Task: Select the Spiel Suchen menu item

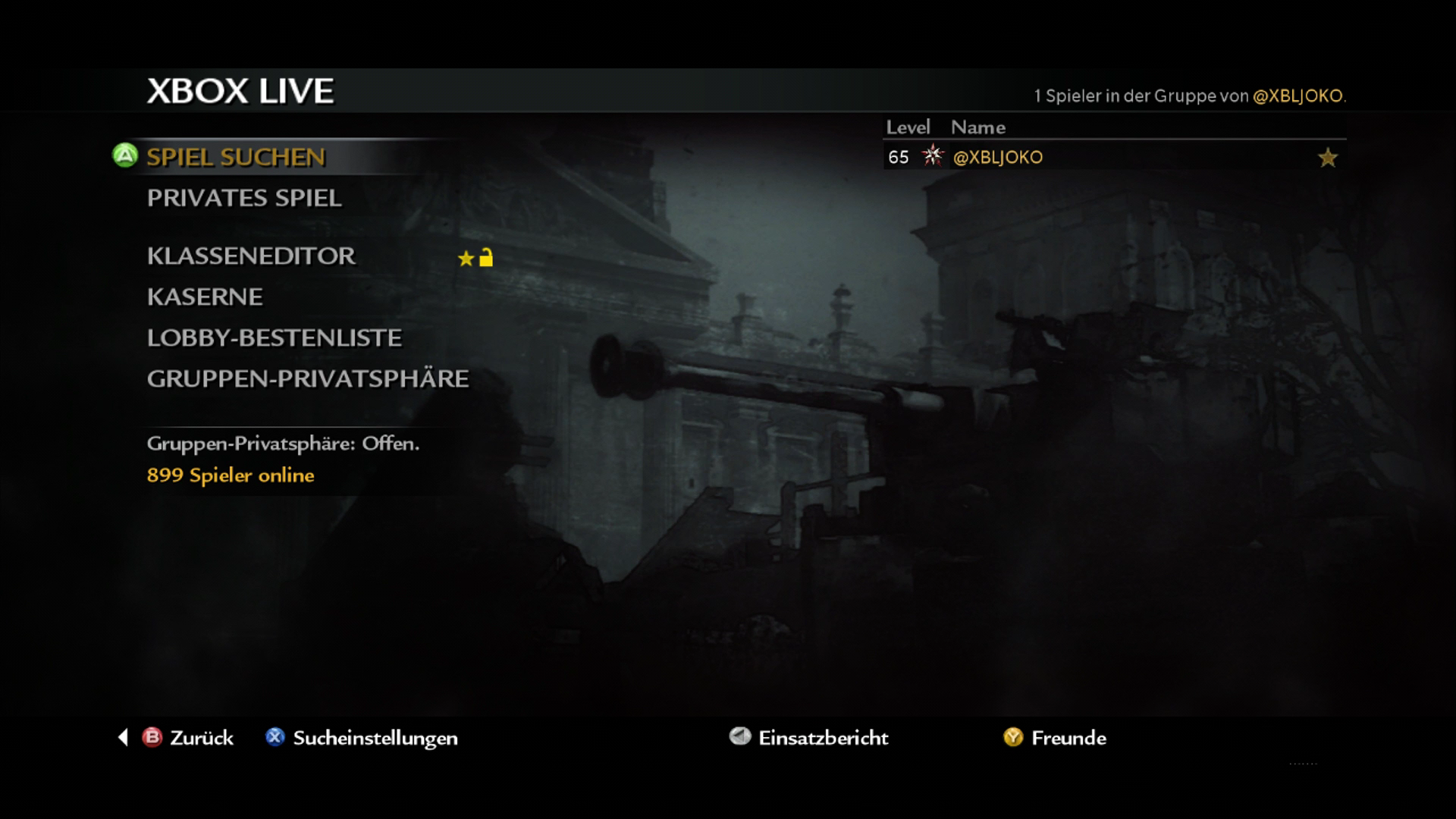Action: 236,158
